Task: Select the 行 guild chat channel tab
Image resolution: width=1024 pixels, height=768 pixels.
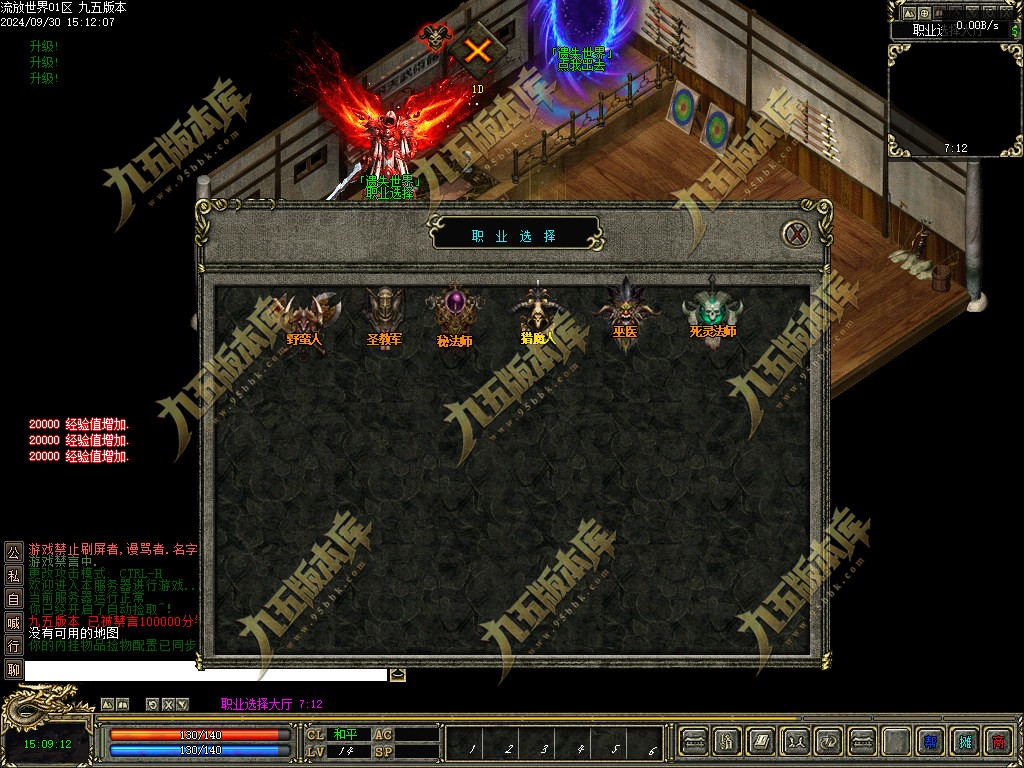Action: click(x=13, y=646)
